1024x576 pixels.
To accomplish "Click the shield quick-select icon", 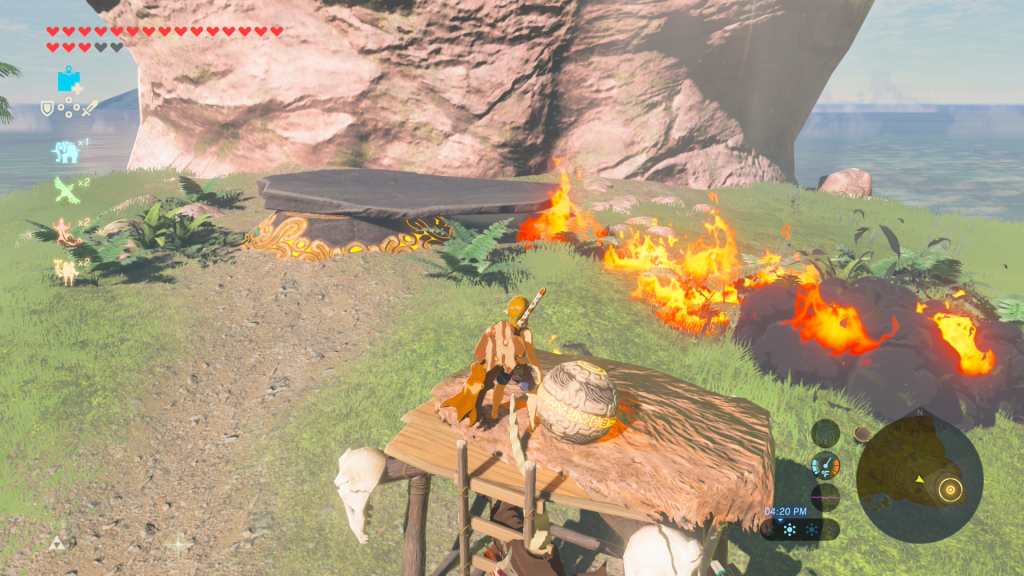I will click(46, 108).
